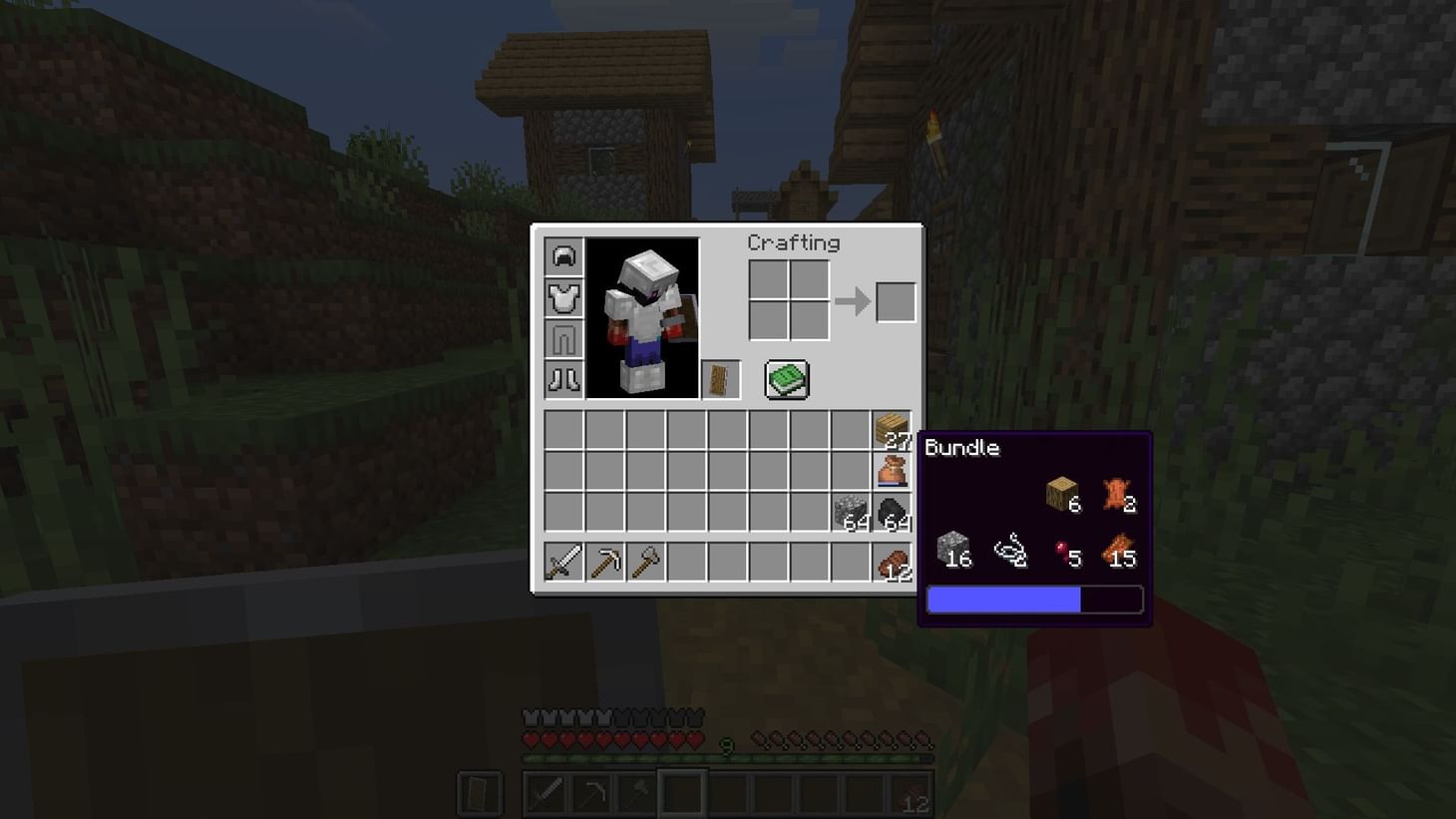Click the blue bundle fullness bar
1456x819 pixels.
point(1002,599)
